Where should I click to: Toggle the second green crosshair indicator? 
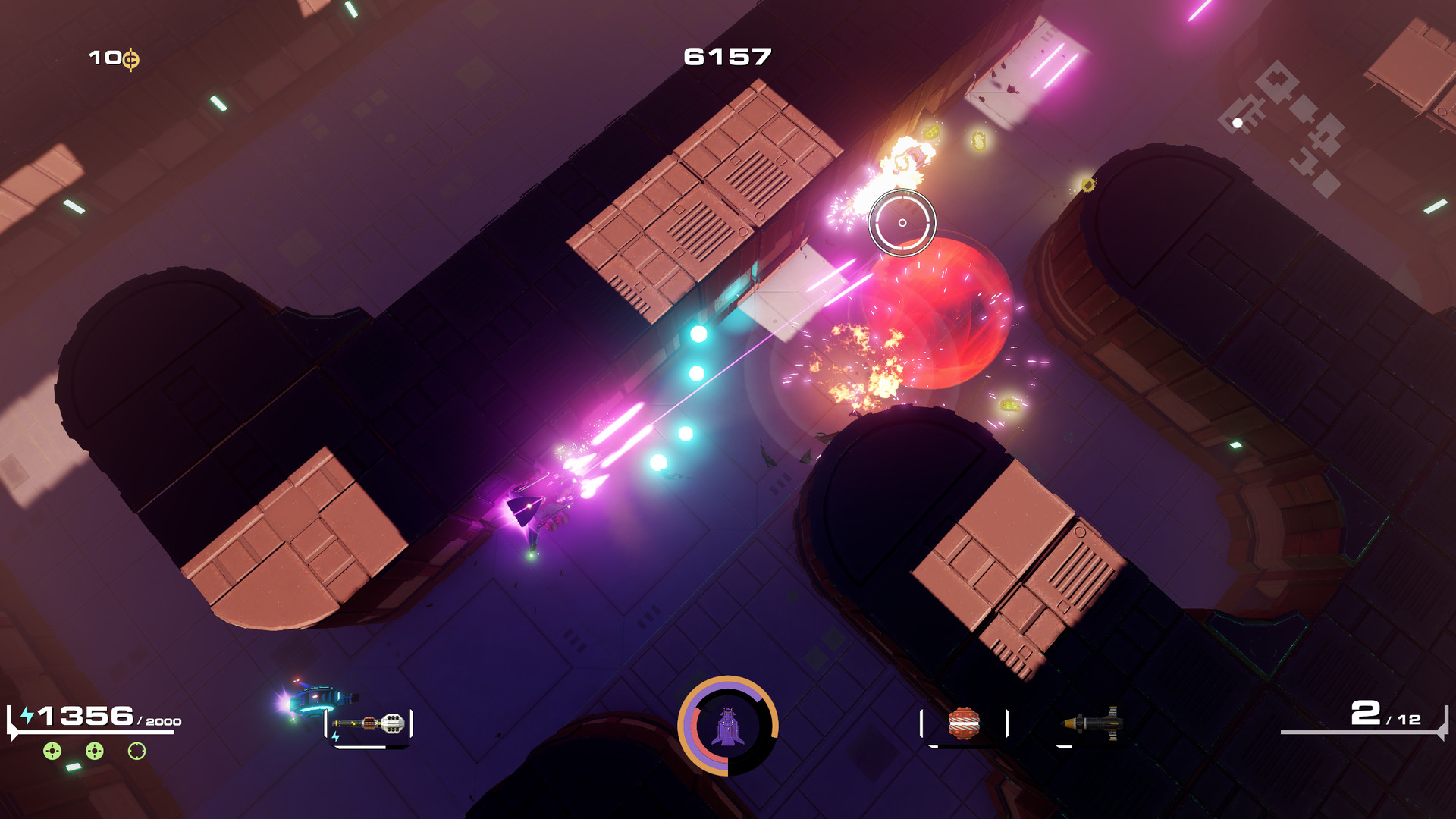click(x=94, y=751)
